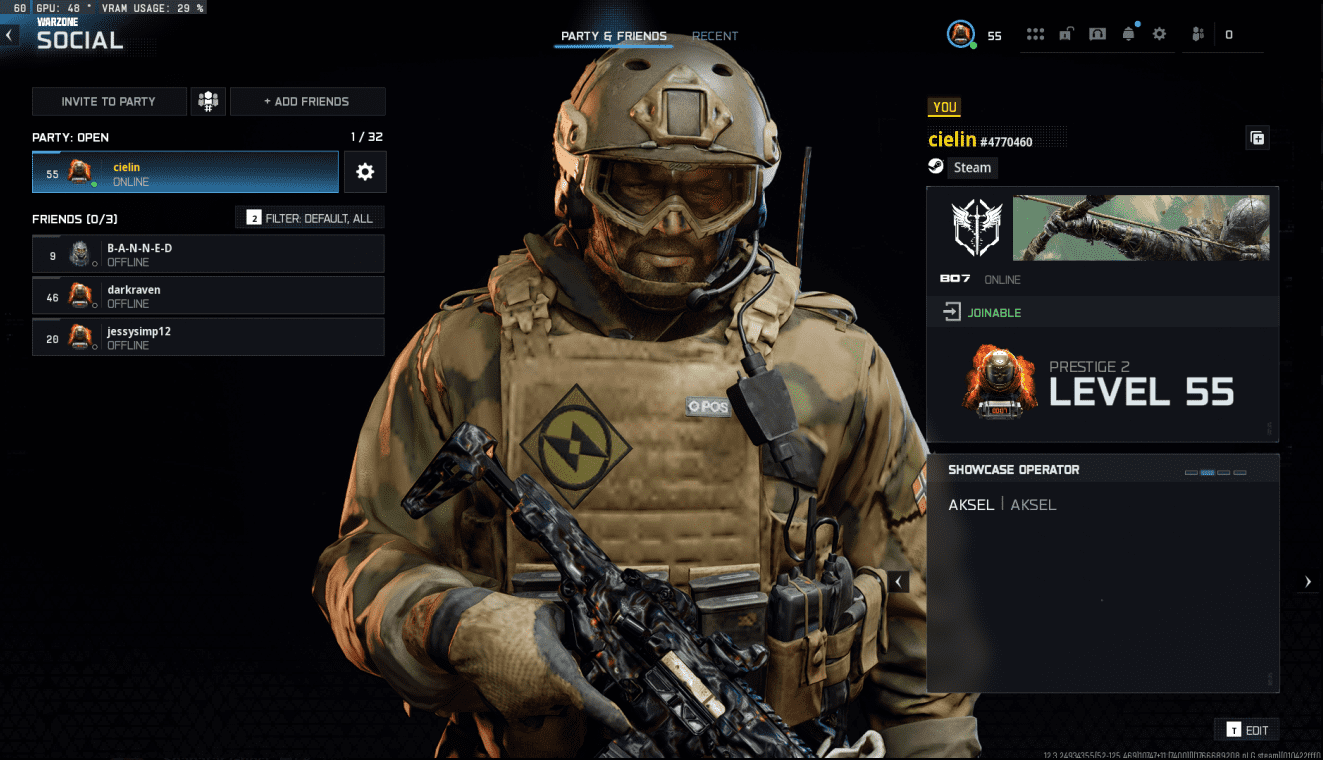Click the Add Friends button
Viewport: 1323px width, 760px height.
click(307, 101)
